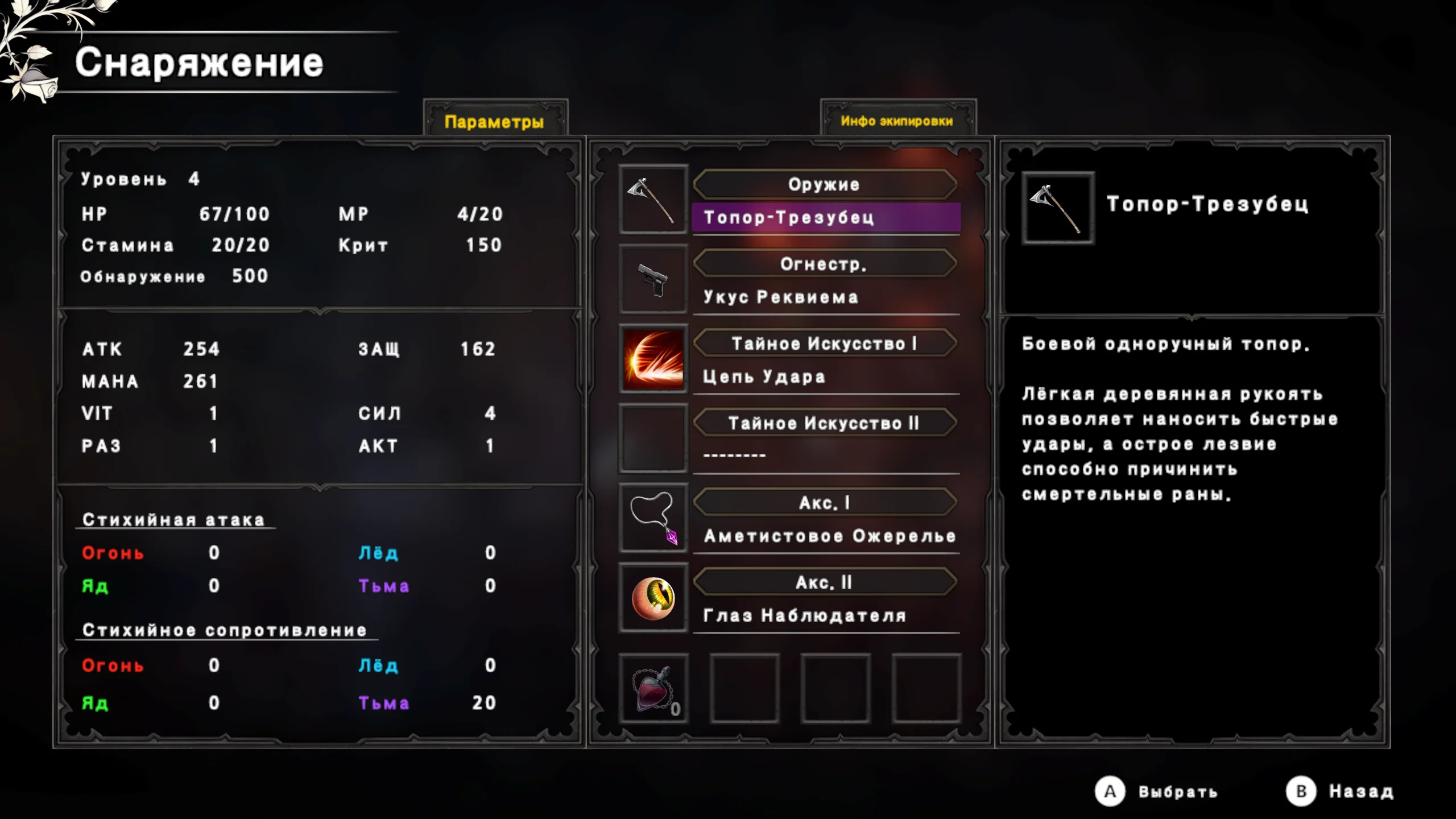Click the Огнестр. category header
Viewport: 1456px width, 819px height.
[x=824, y=264]
